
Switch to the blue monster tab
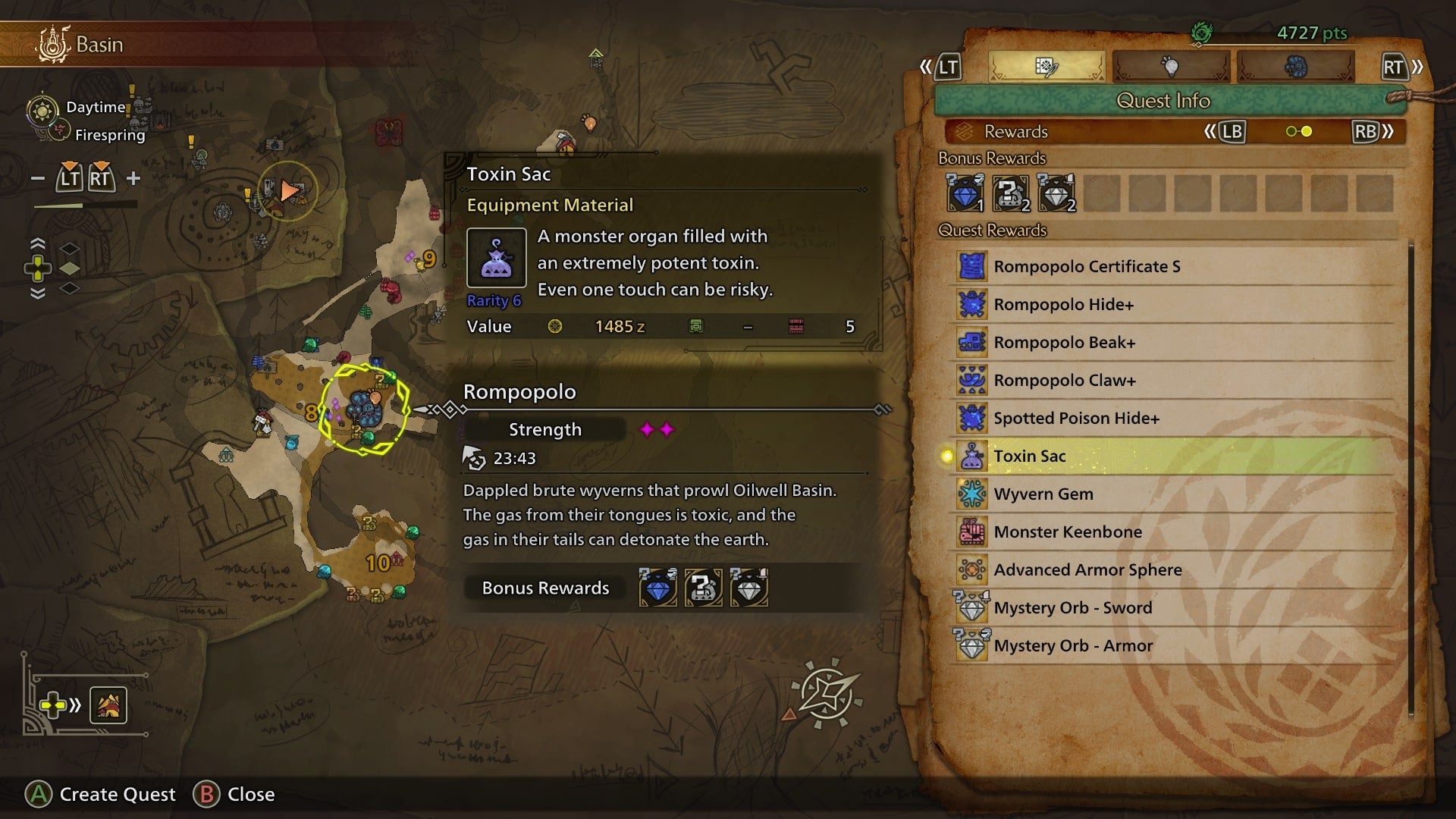tap(1295, 67)
